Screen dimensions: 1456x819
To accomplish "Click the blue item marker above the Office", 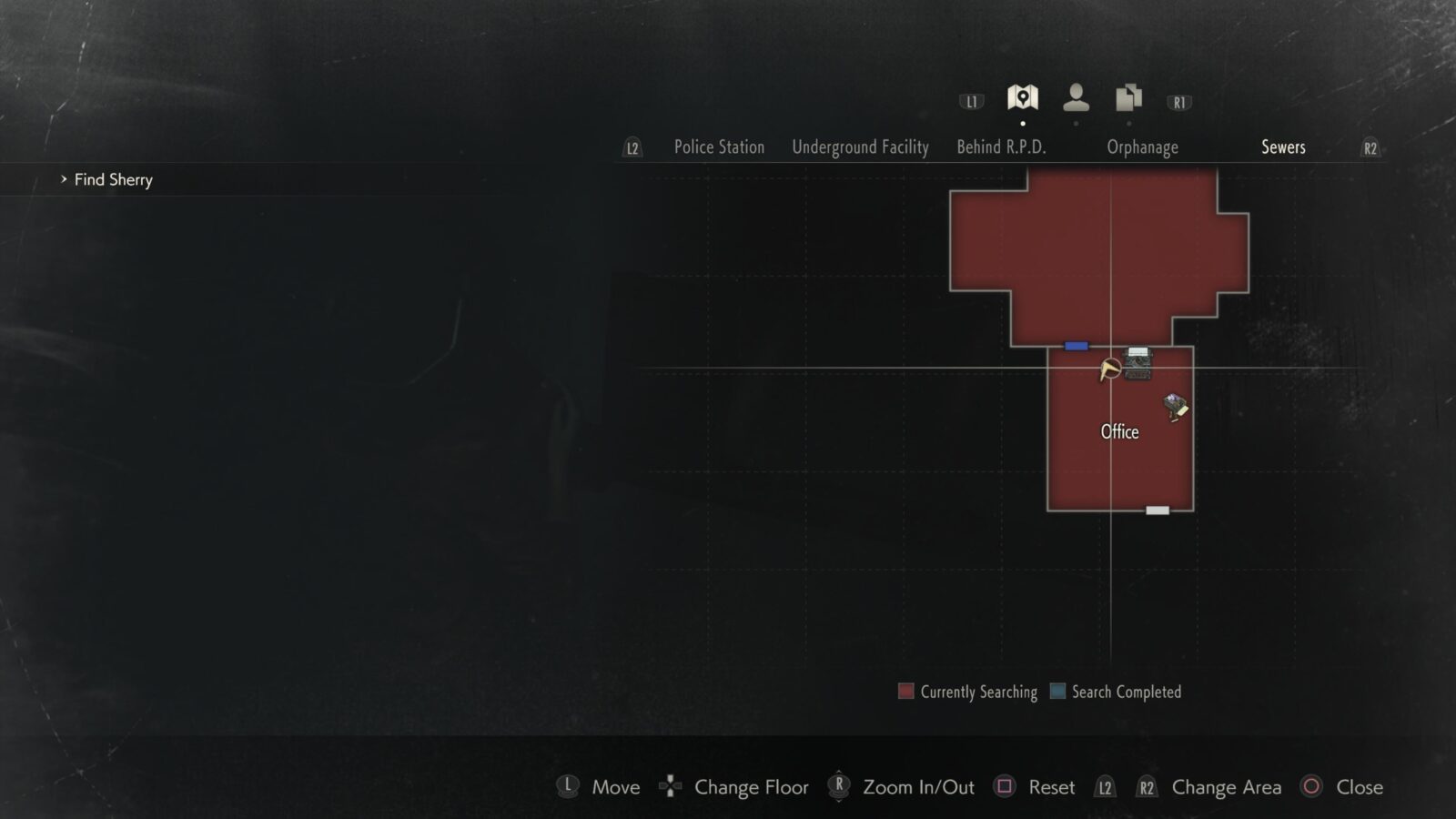I will tap(1076, 346).
